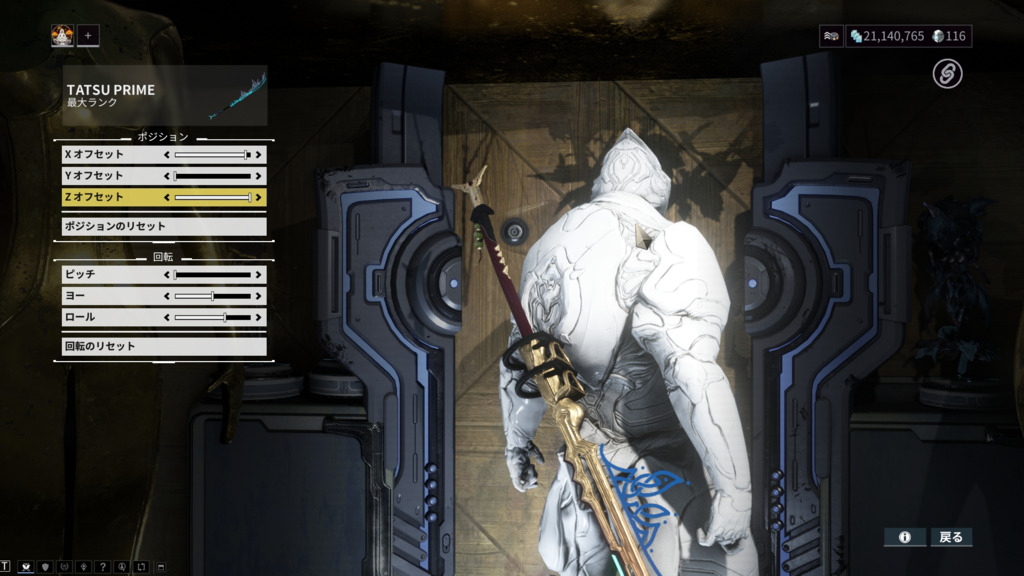Screen dimensions: 1024x576
Task: Click the T chat icon in bottom bar
Action: click(6, 568)
